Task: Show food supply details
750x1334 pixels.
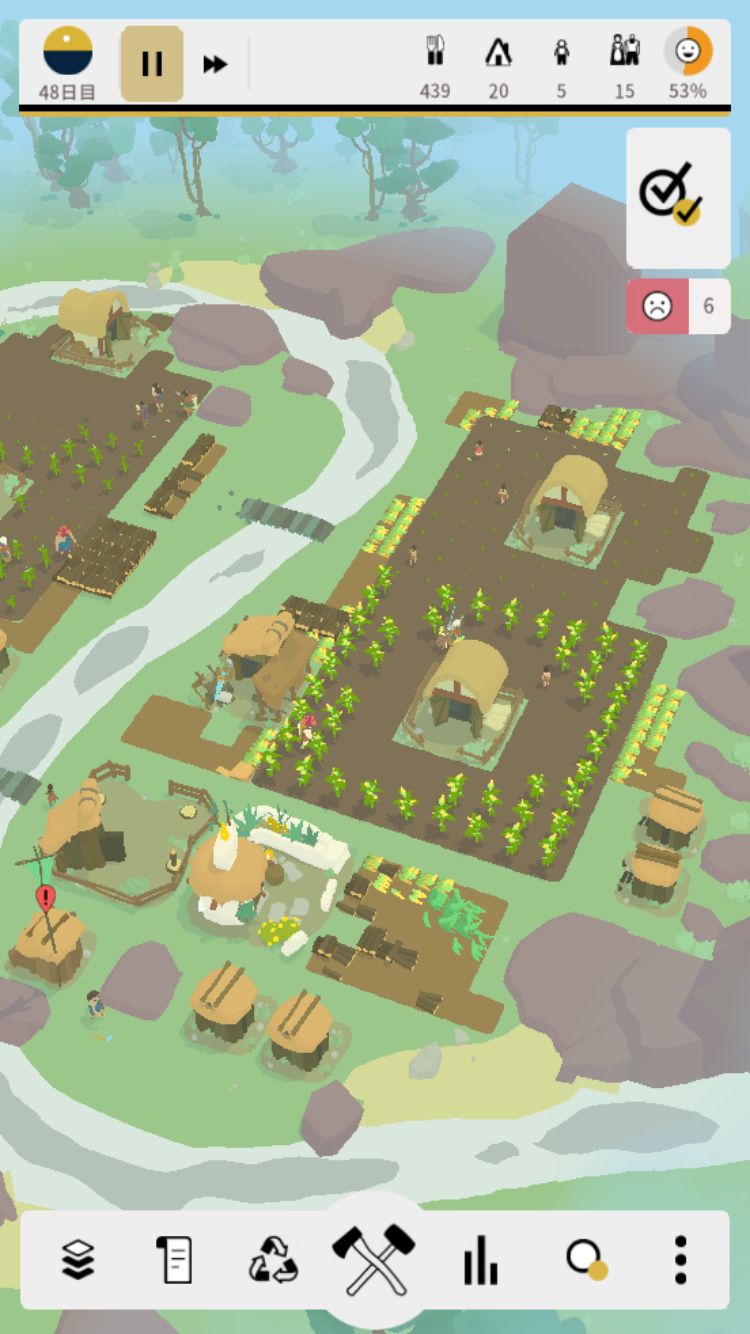Action: click(435, 63)
